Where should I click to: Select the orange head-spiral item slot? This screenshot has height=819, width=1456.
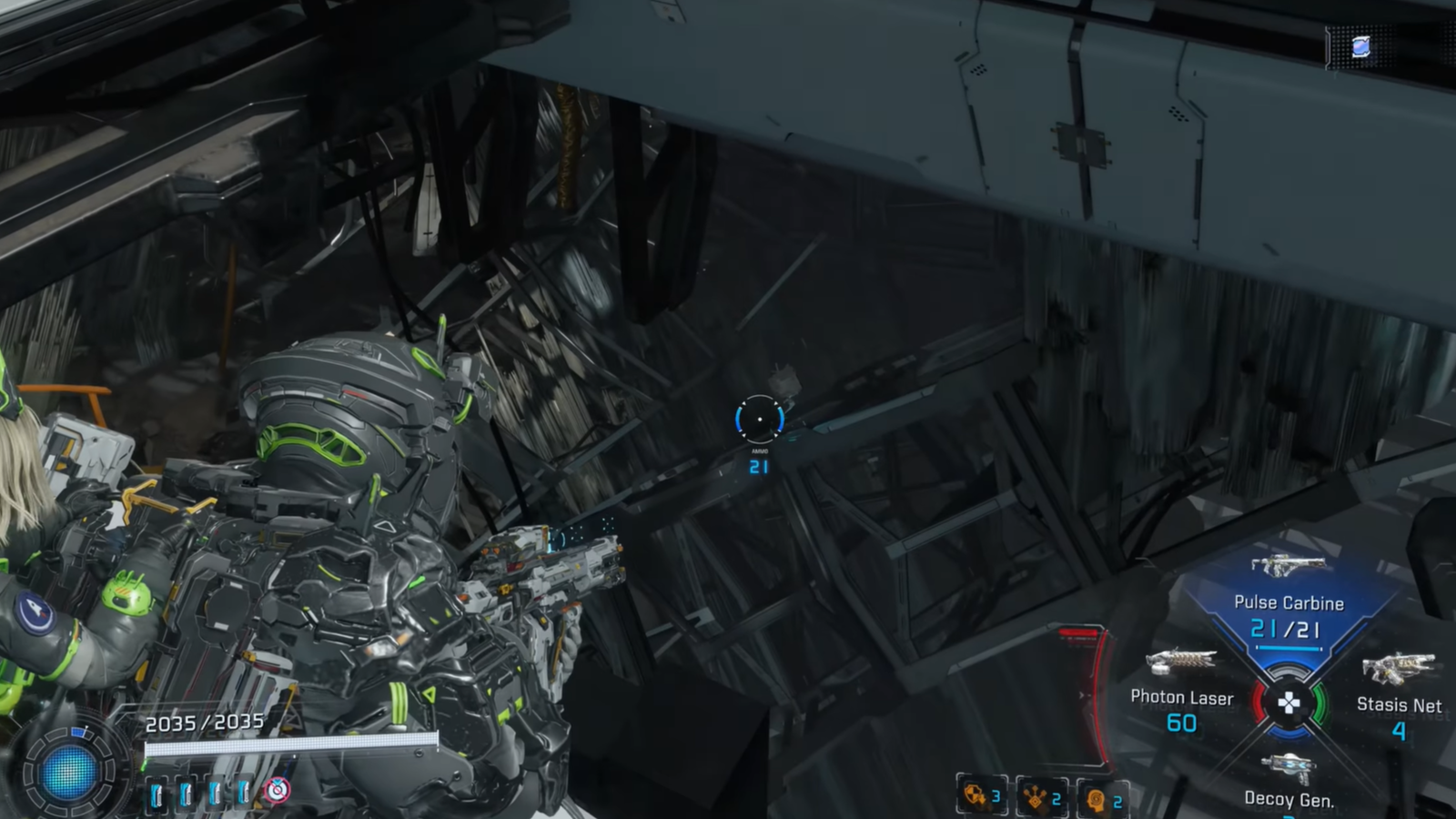[x=1102, y=800]
